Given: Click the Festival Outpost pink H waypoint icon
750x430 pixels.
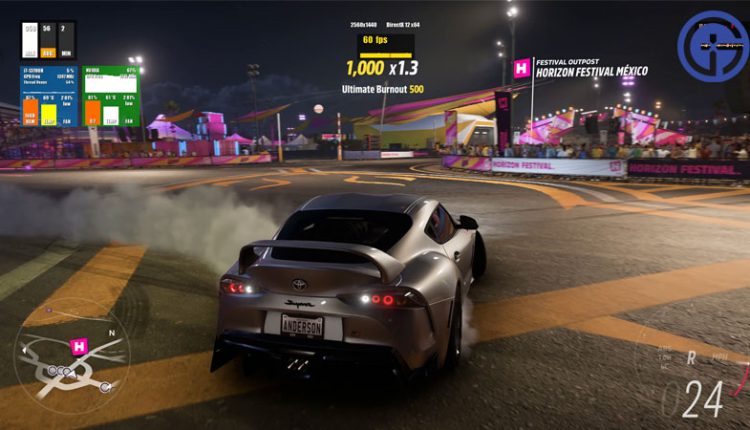Looking at the screenshot, I should tap(522, 68).
